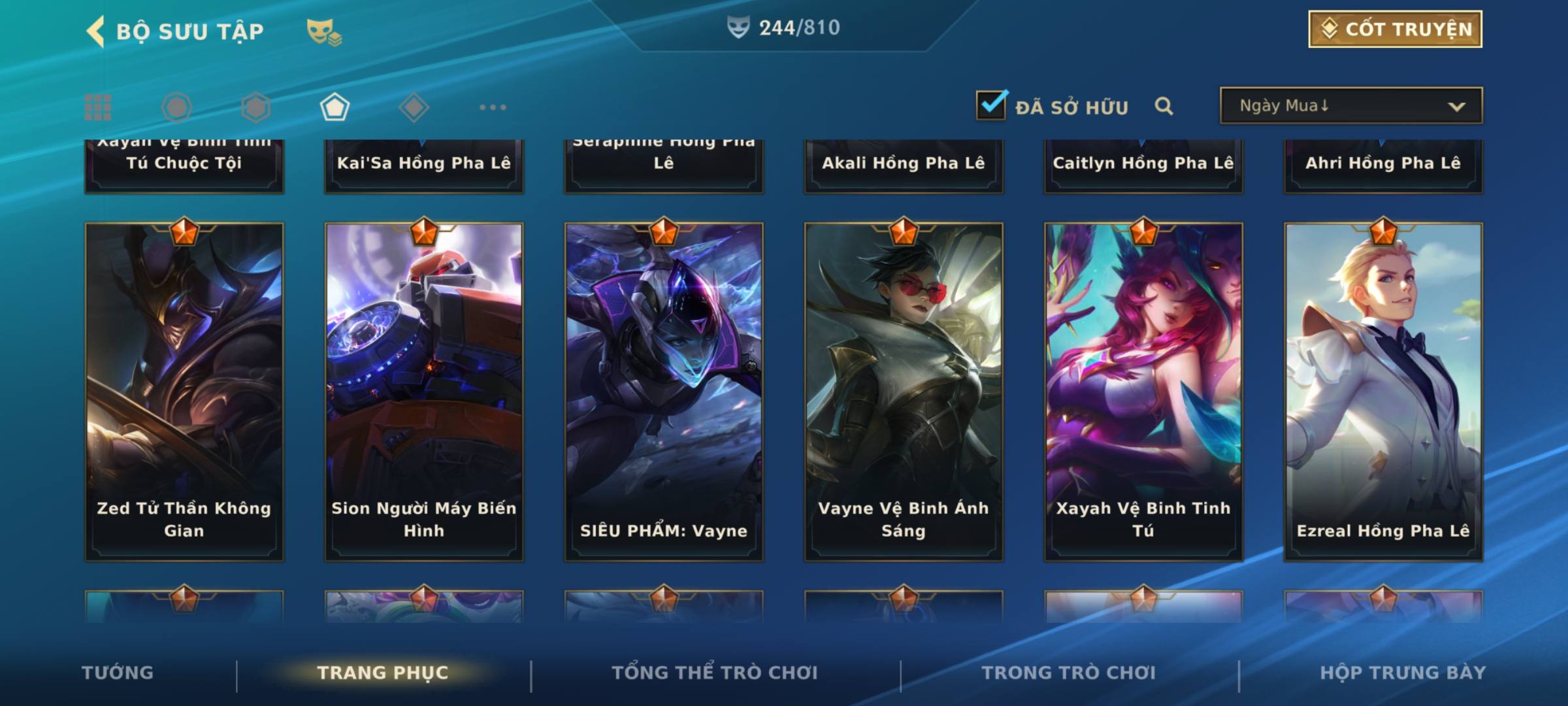The width and height of the screenshot is (1568, 706).
Task: Toggle the Đã Sở Hữu checkbox
Action: [991, 105]
